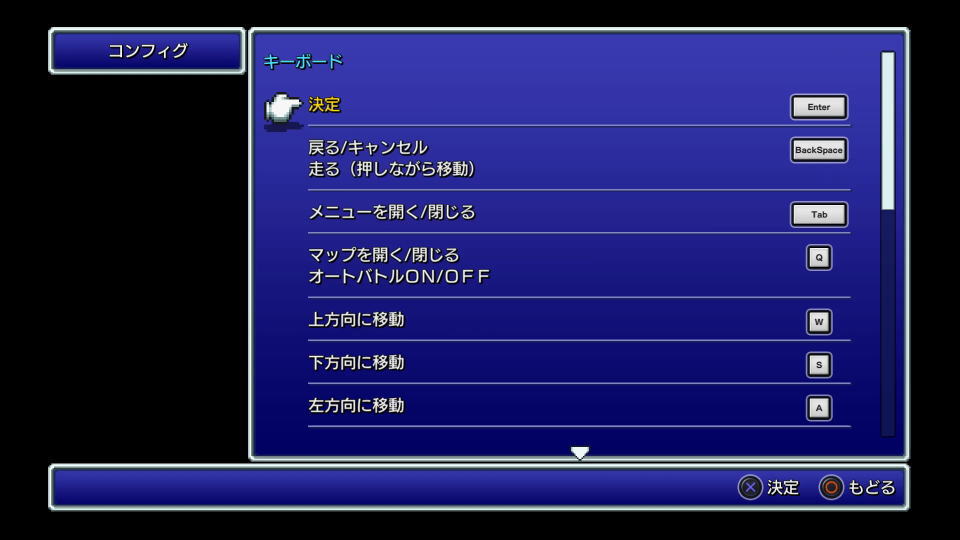Screen dimensions: 960x540
Task: Click the keyboard list scrollbar thumb
Action: pyautogui.click(x=887, y=130)
